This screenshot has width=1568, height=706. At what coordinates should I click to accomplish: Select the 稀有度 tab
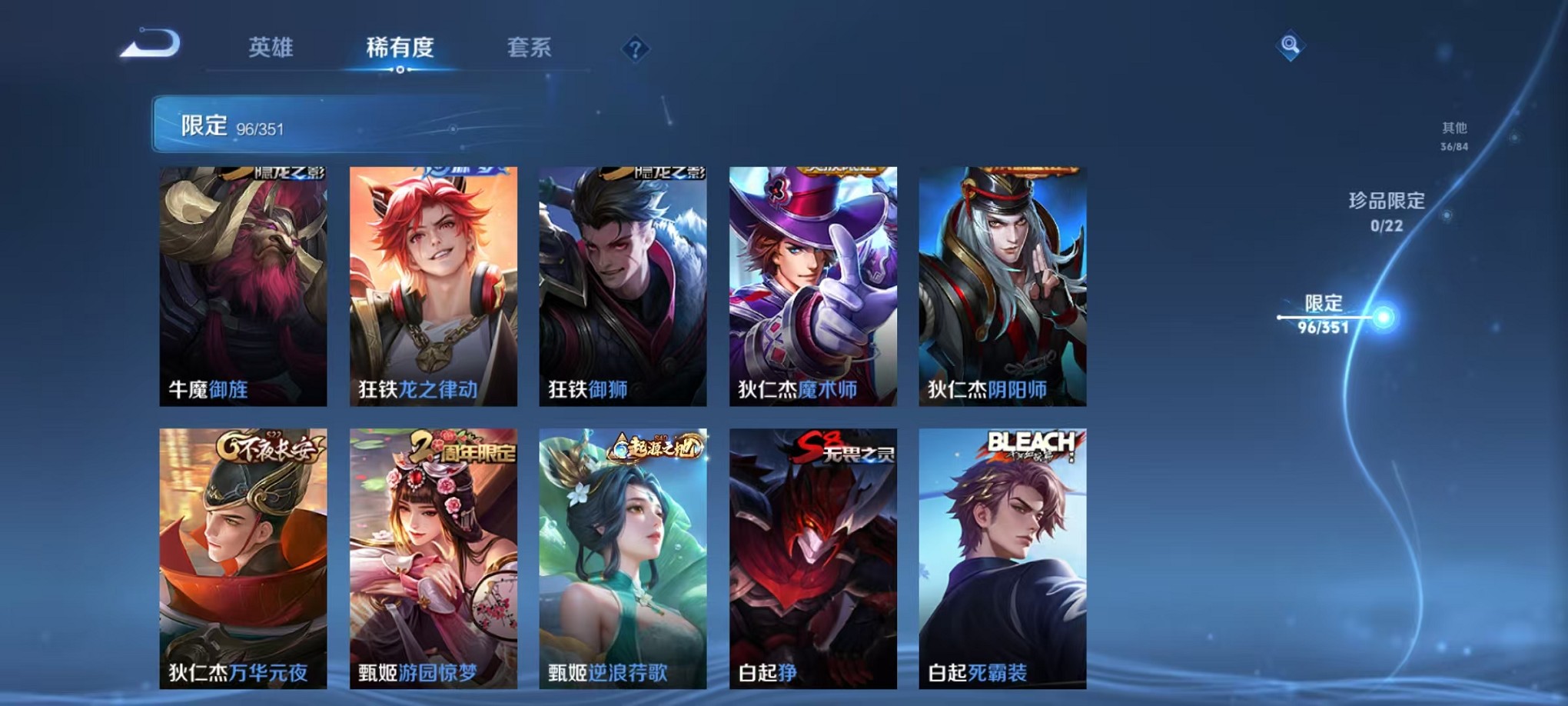(399, 48)
